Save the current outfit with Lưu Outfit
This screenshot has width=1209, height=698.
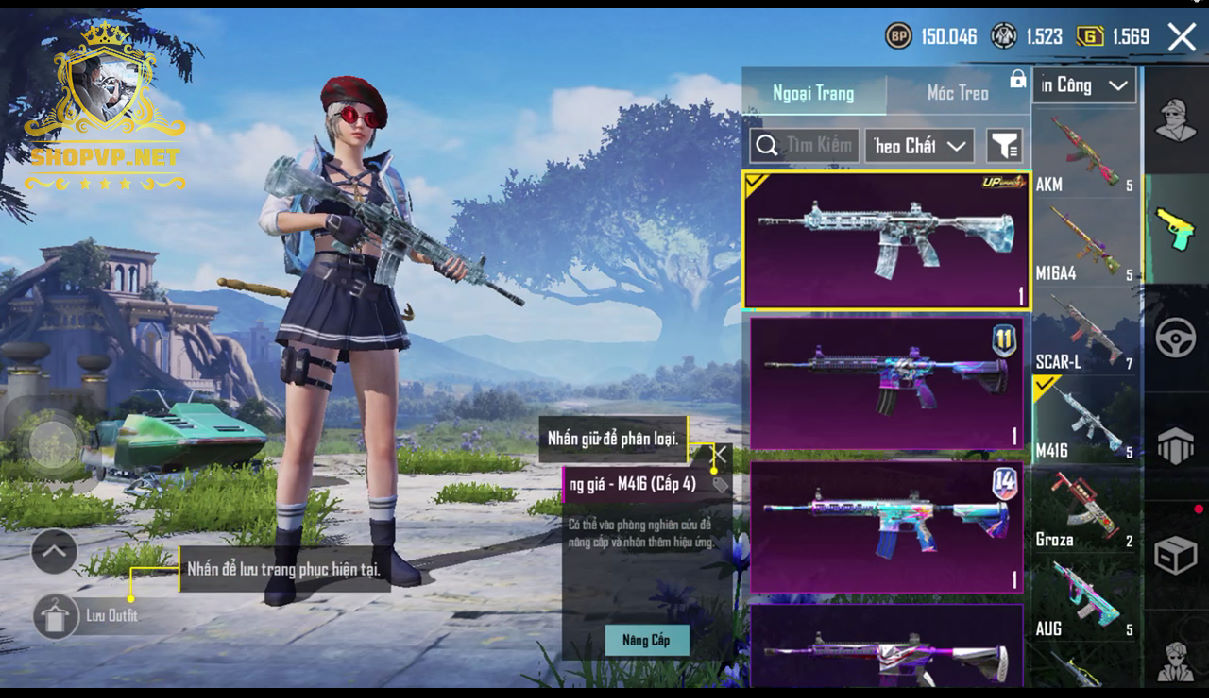(57, 616)
